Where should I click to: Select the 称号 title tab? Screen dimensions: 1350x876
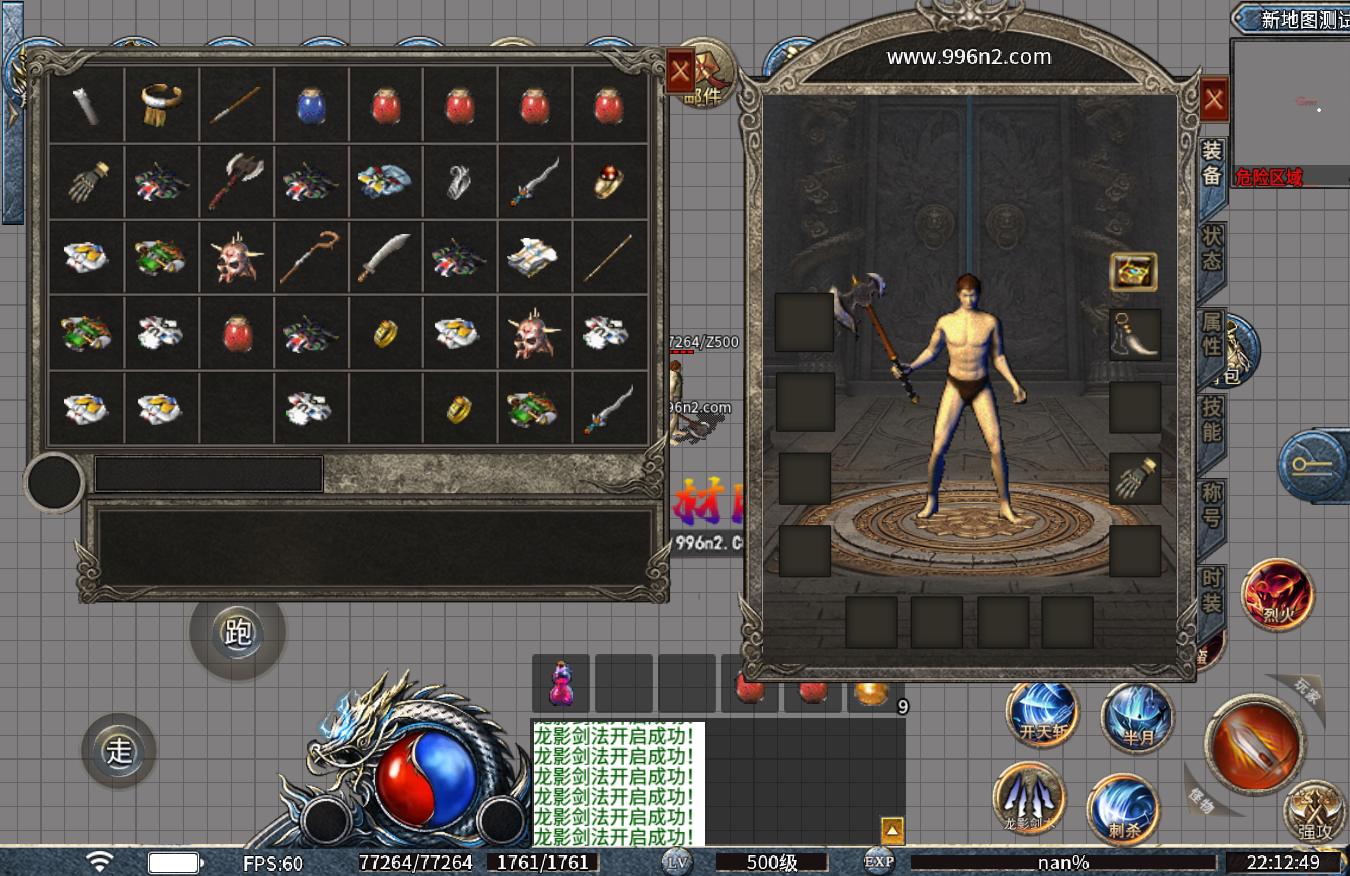(x=1212, y=505)
